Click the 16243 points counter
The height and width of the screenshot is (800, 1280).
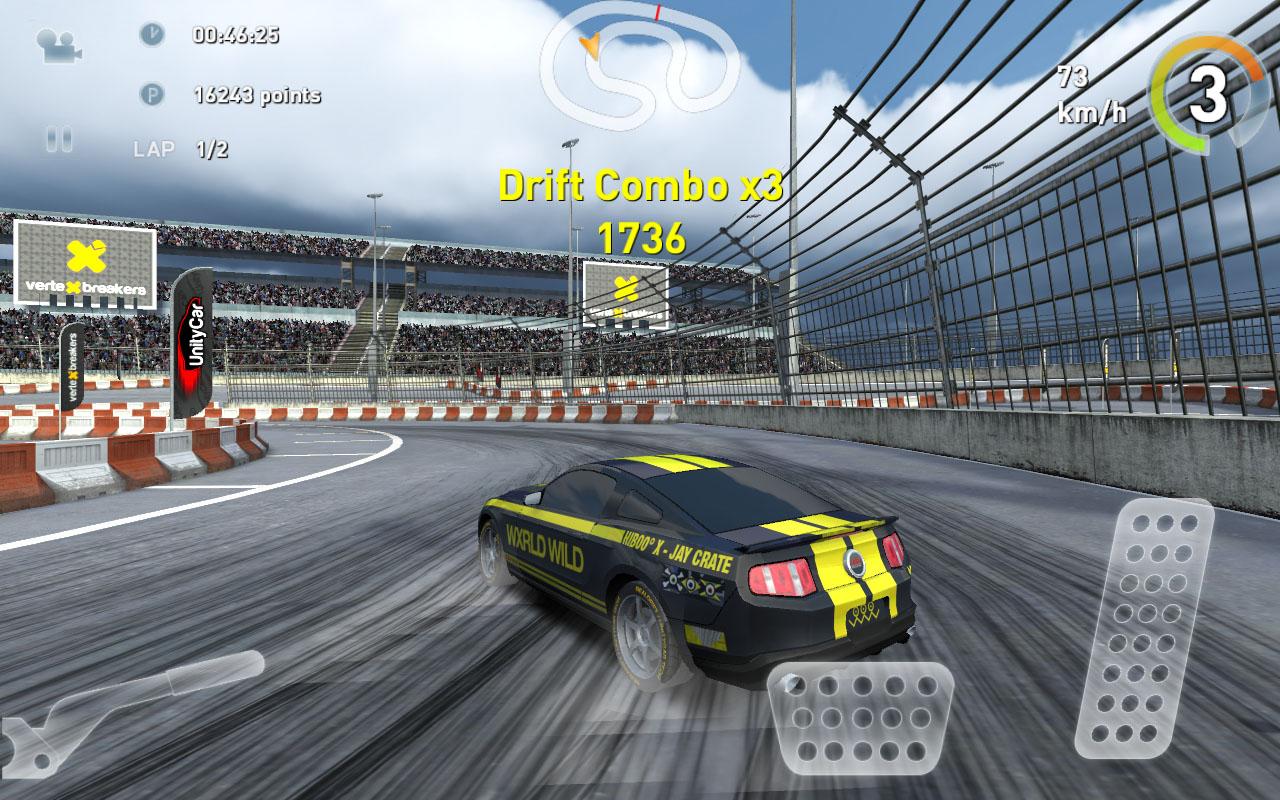click(x=256, y=97)
